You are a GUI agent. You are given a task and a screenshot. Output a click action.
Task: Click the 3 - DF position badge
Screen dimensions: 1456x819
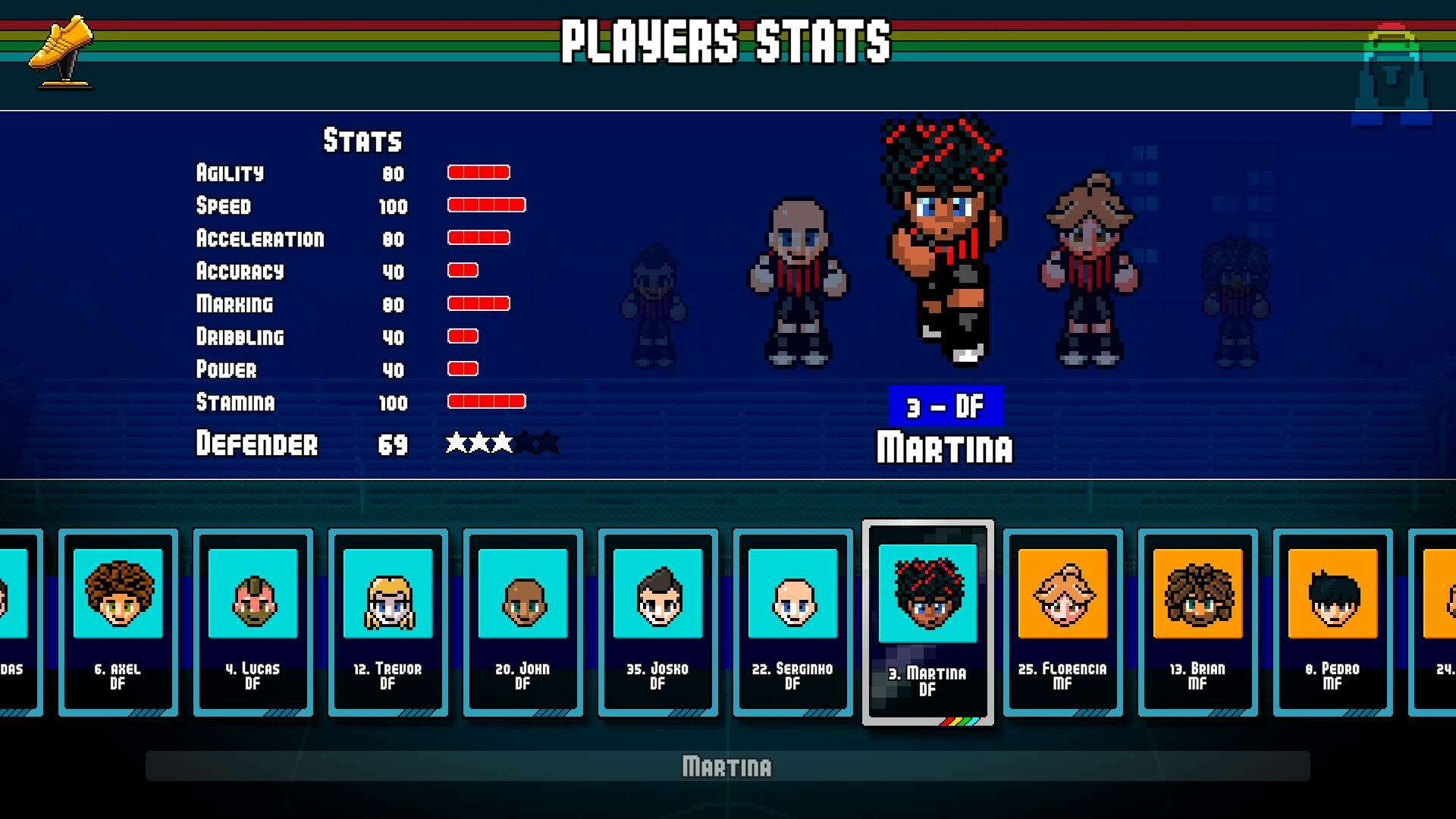point(944,405)
